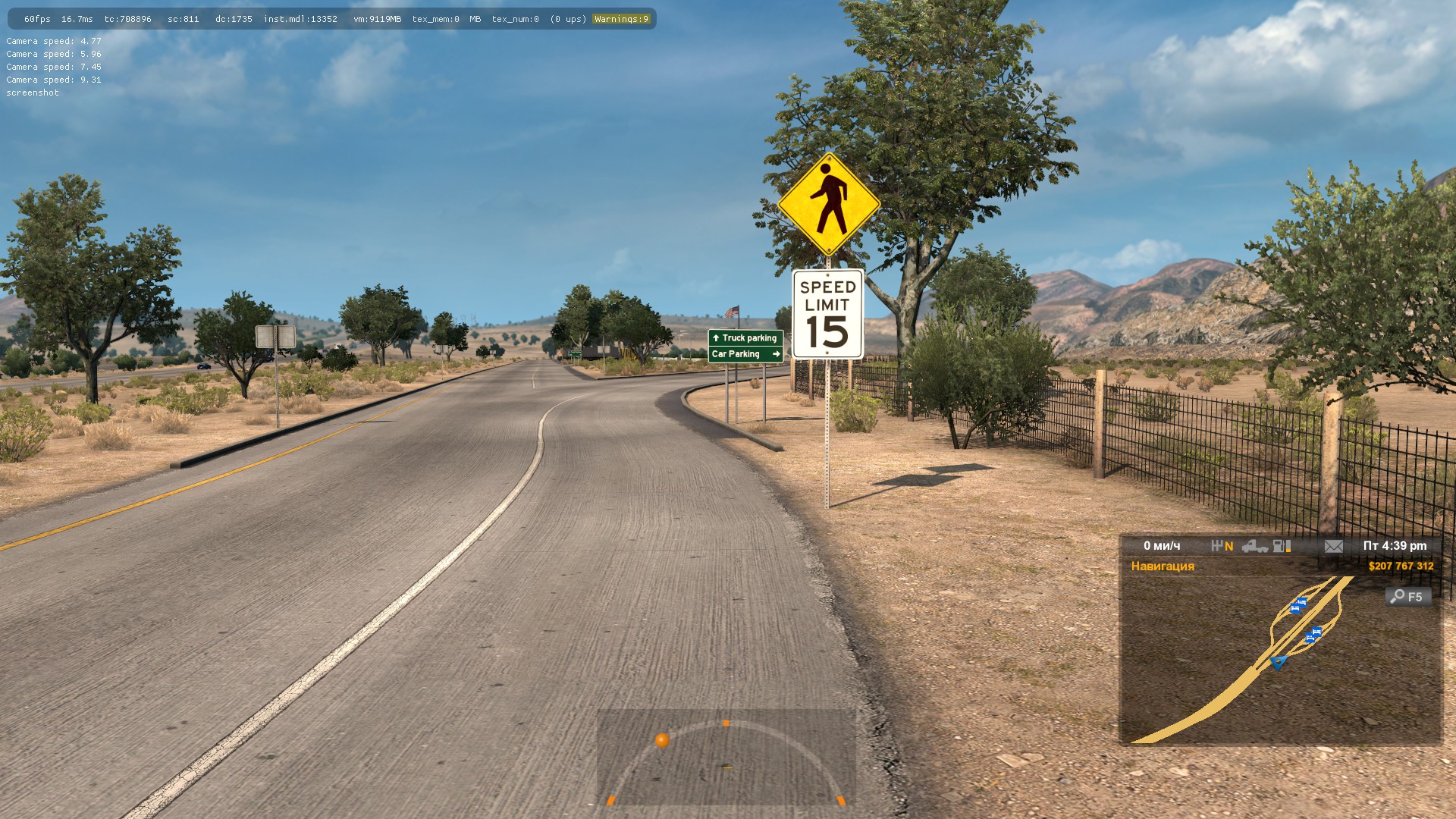1456x819 pixels.
Task: Click the blue player arrow on minimap
Action: 1279,663
